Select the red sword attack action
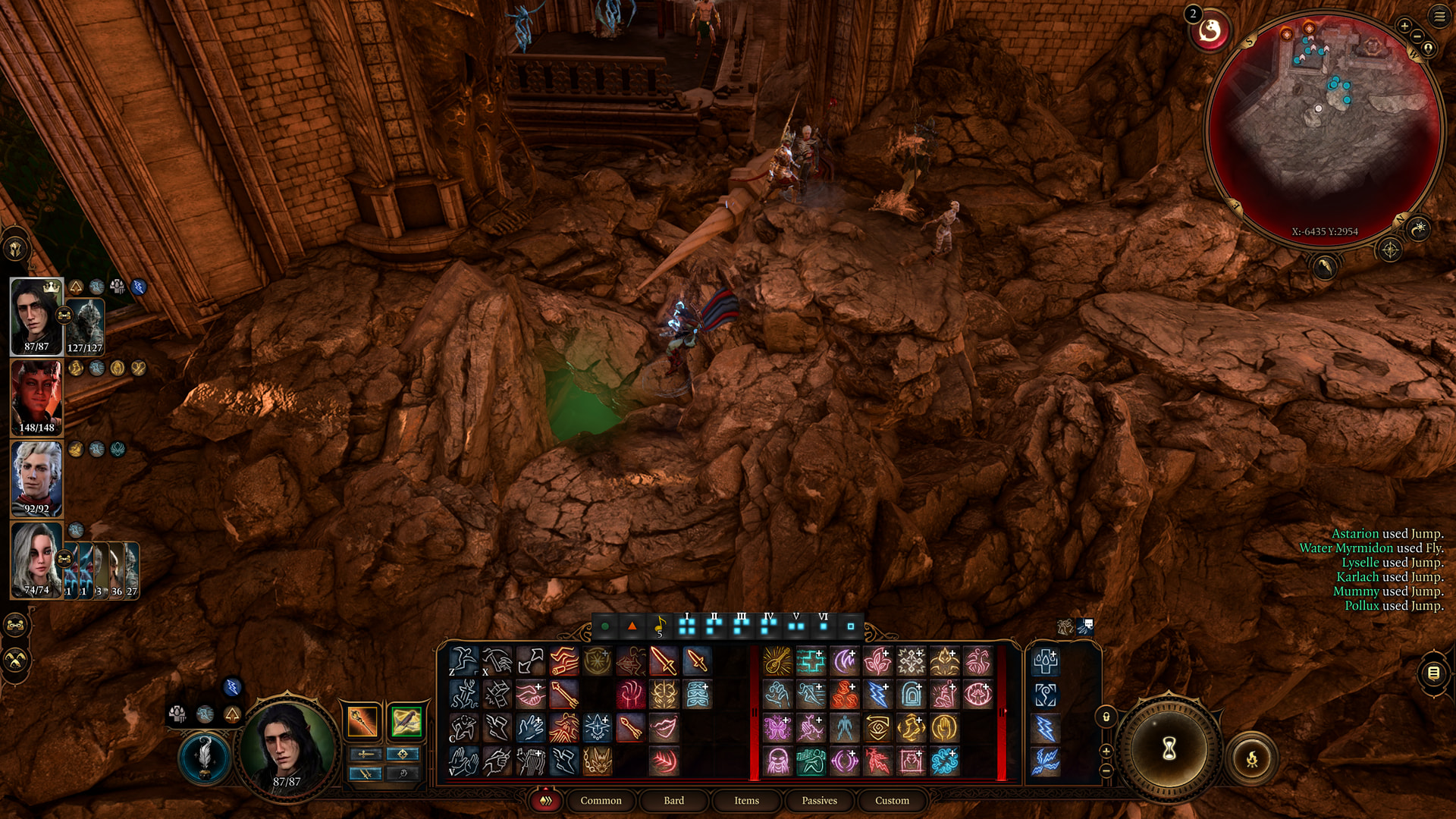Screen dimensions: 1456x819 (664, 661)
